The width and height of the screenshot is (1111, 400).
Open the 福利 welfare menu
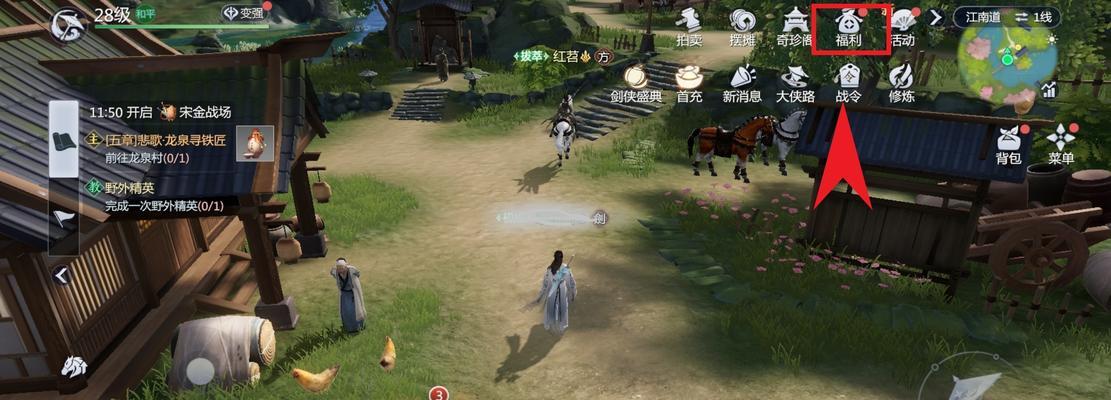pos(848,27)
